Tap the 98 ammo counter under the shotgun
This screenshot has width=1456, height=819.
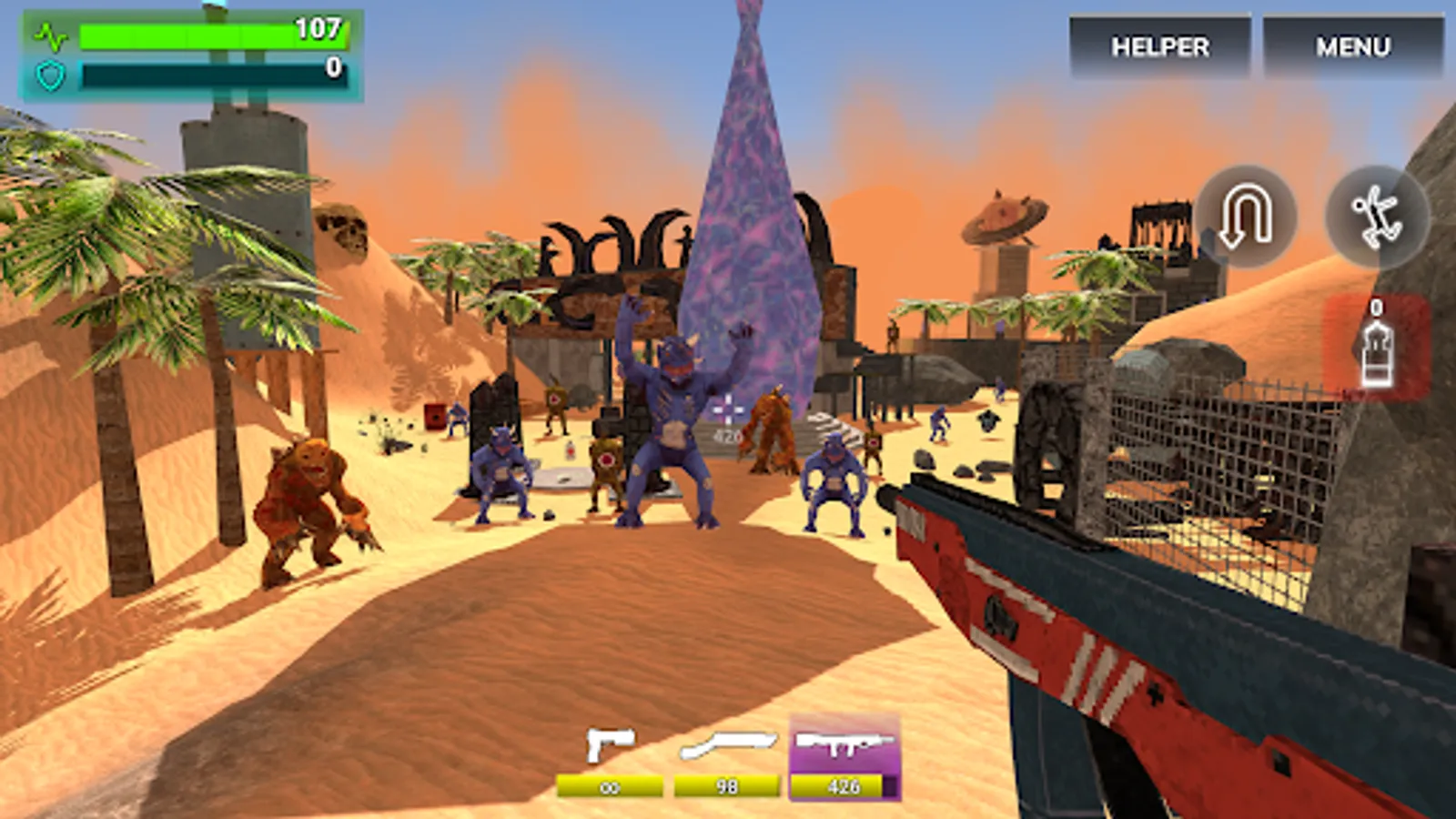pos(725,784)
